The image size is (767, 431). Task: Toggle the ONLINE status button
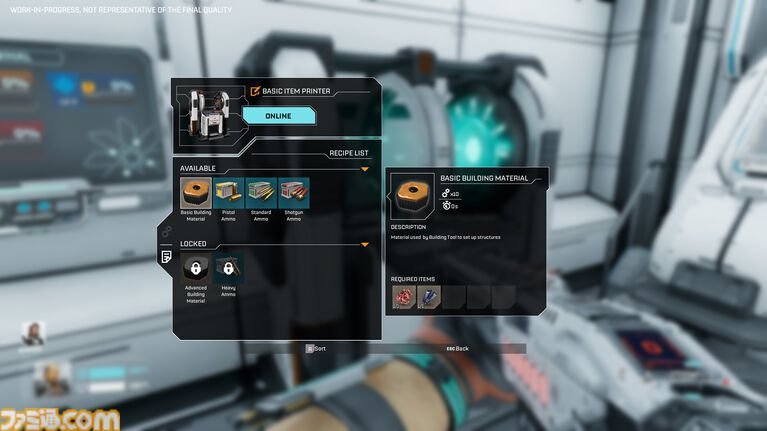(x=279, y=116)
